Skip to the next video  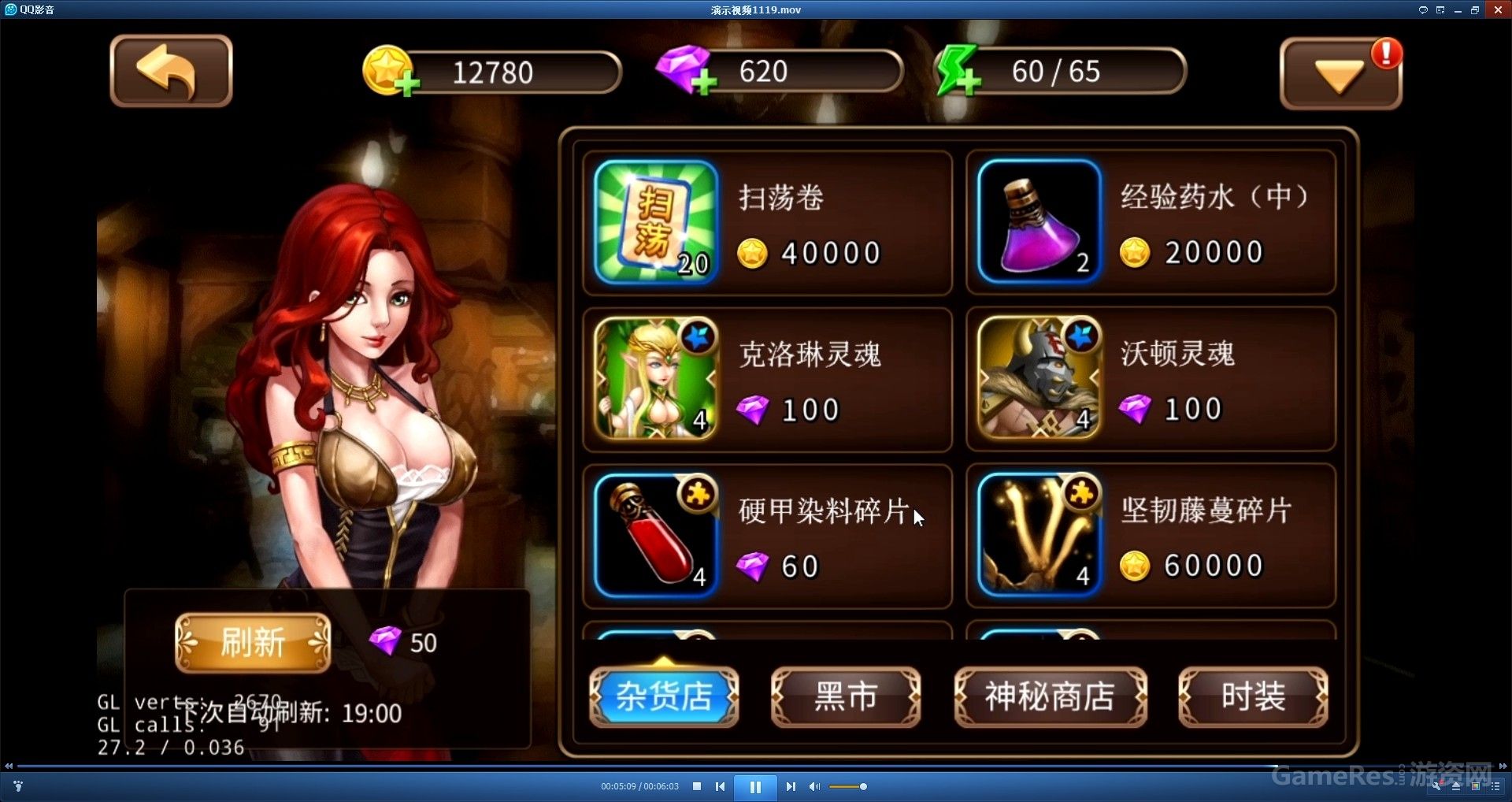[x=791, y=786]
